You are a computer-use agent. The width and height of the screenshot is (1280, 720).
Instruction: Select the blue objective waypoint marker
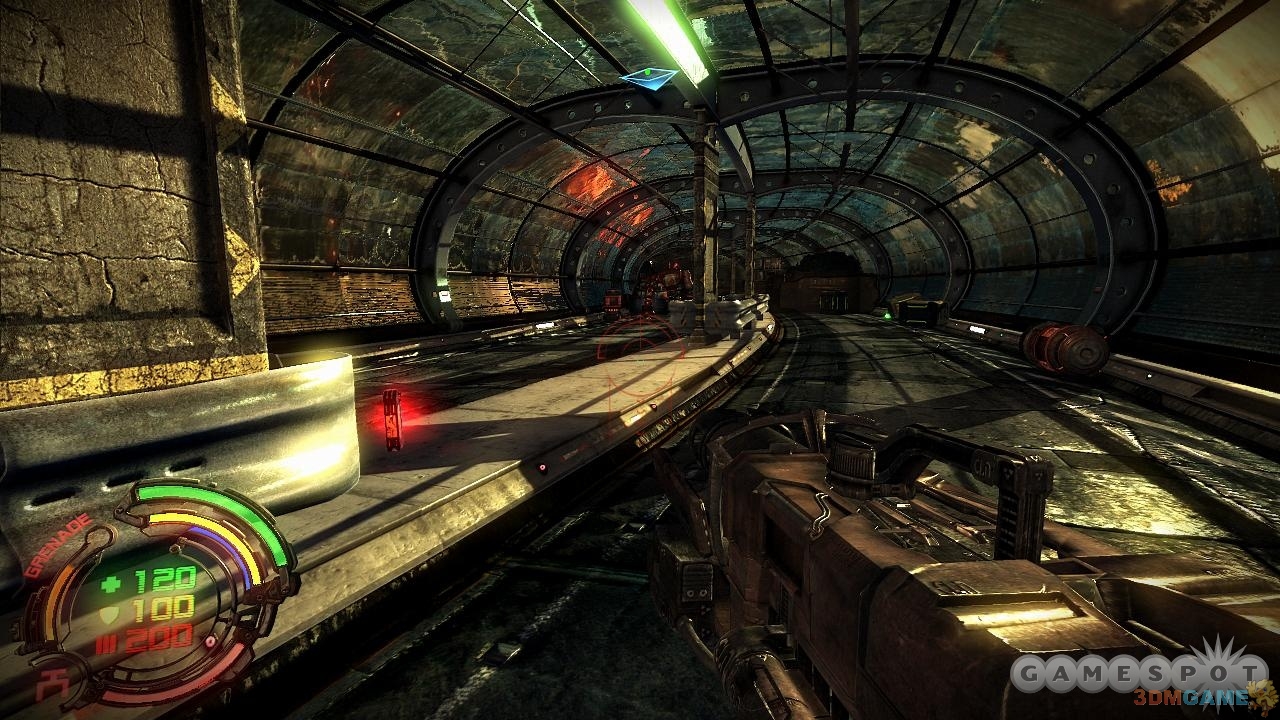tap(647, 75)
